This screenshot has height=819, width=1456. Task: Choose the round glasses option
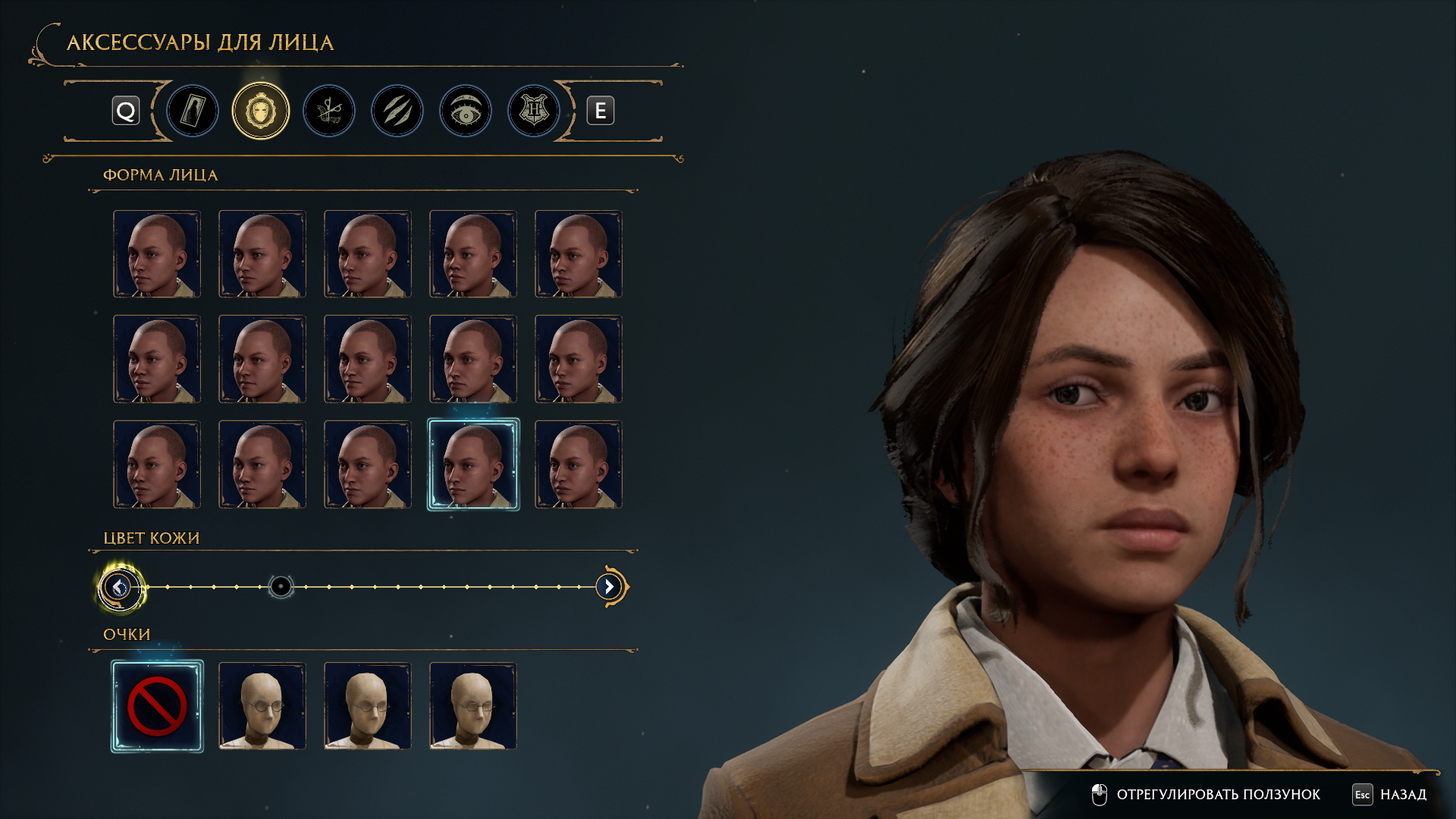click(x=262, y=706)
